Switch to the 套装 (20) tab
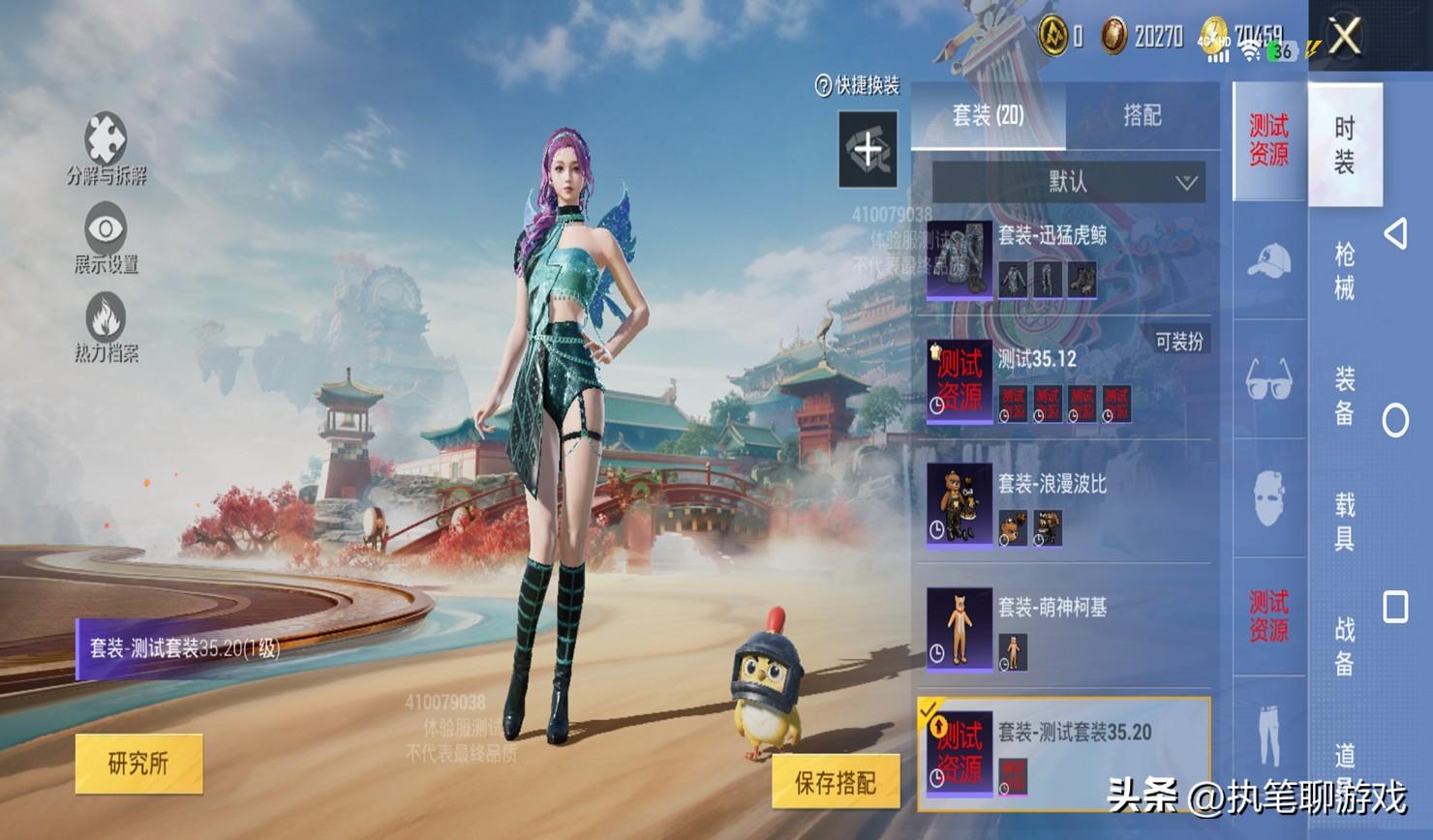The image size is (1433, 840). point(988,116)
